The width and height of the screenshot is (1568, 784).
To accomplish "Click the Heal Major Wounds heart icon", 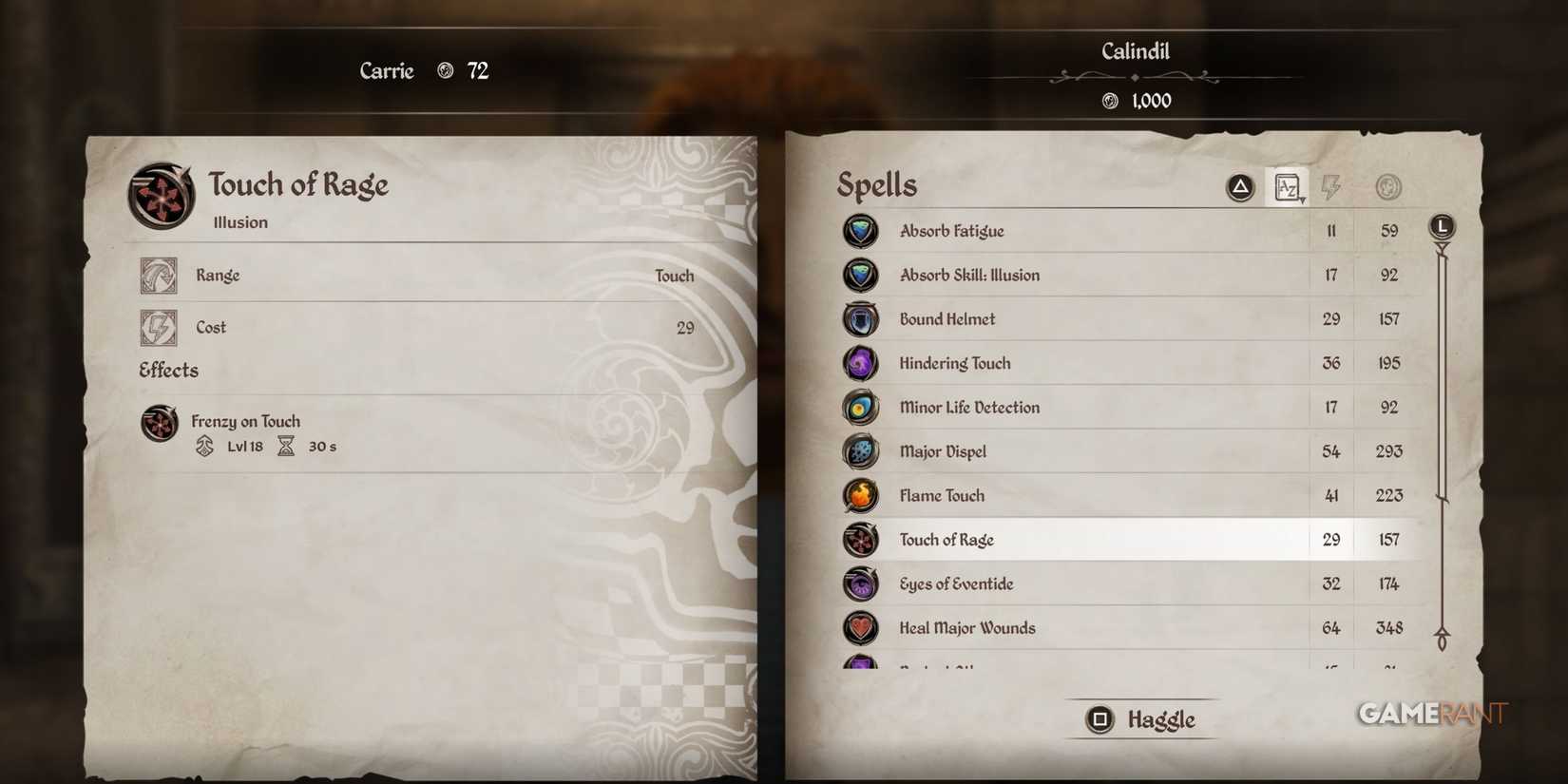I will tap(860, 628).
